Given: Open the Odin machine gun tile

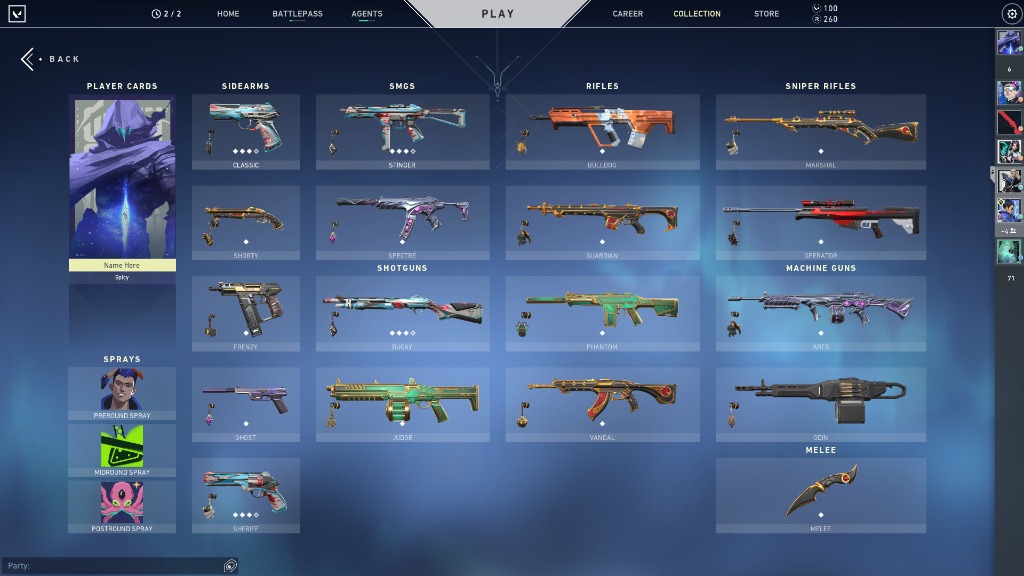Looking at the screenshot, I should tap(821, 404).
